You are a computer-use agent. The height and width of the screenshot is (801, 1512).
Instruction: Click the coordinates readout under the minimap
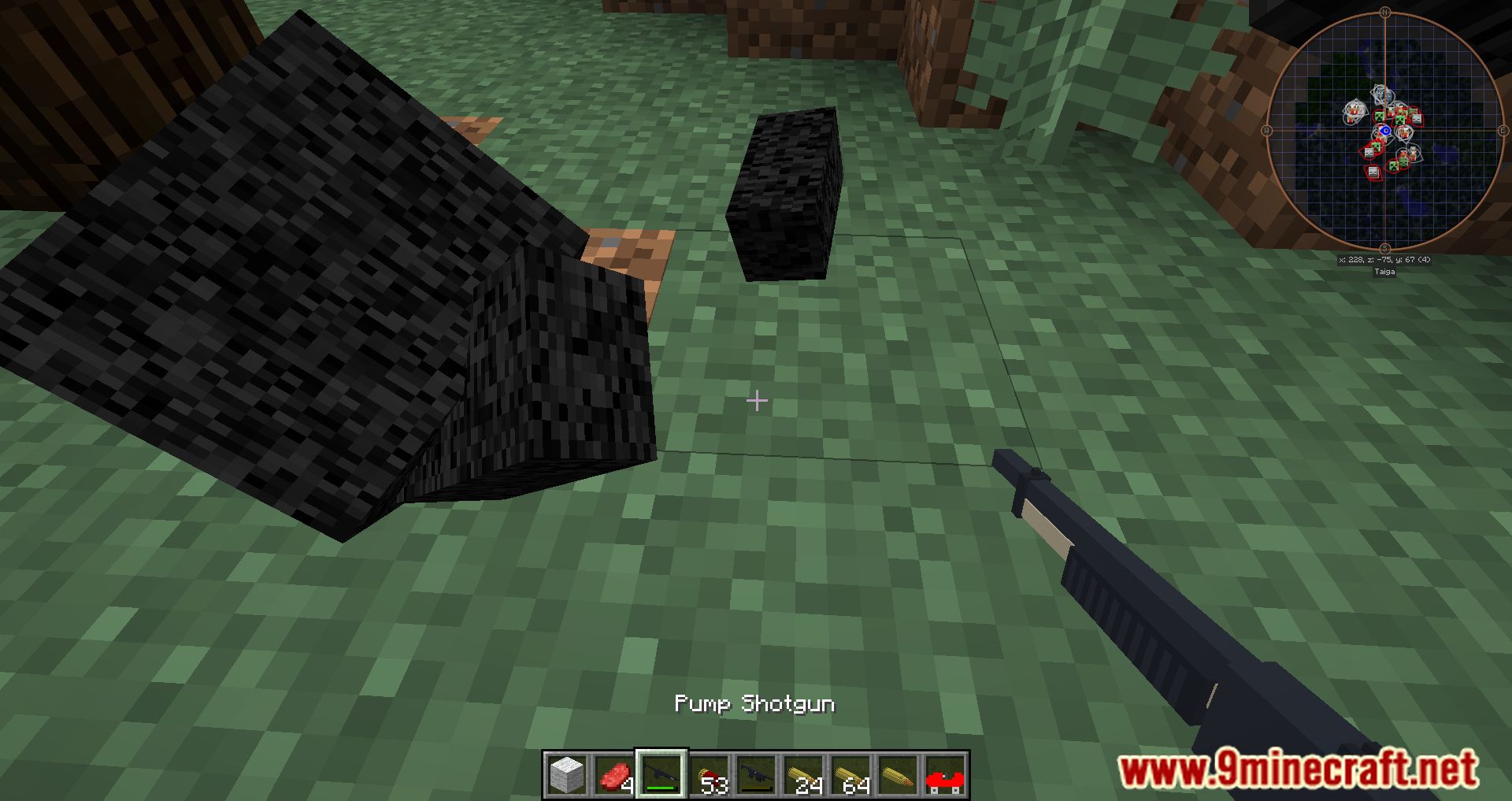coord(1384,260)
